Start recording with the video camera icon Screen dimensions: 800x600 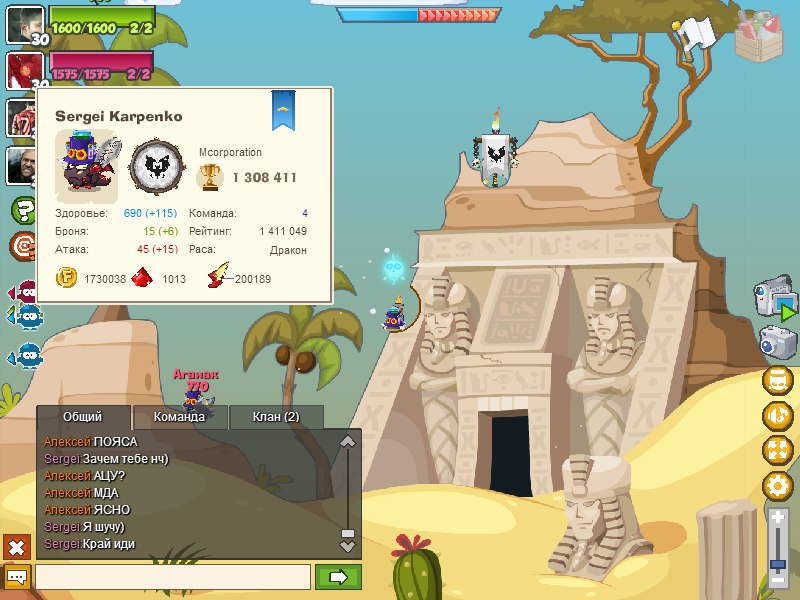774,298
